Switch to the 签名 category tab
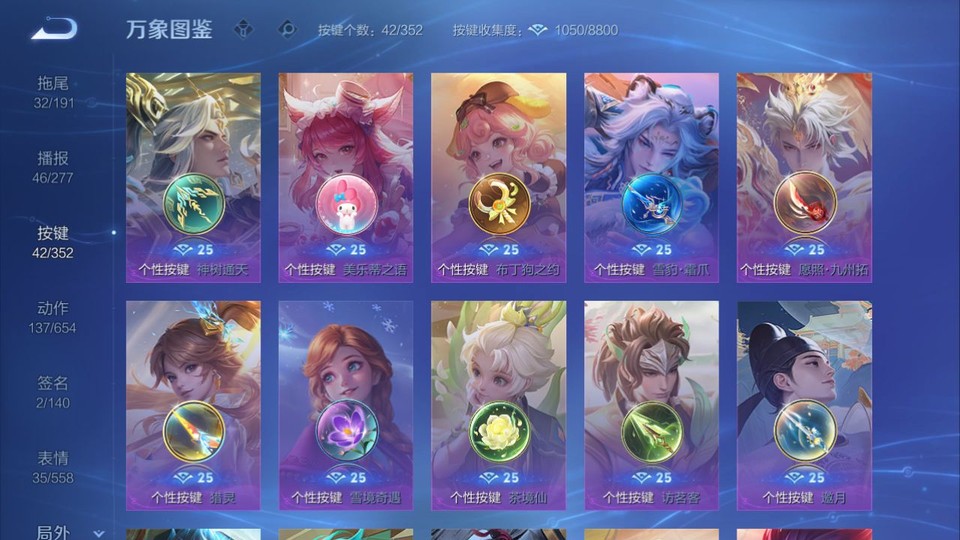This screenshot has width=960, height=540. (x=54, y=392)
